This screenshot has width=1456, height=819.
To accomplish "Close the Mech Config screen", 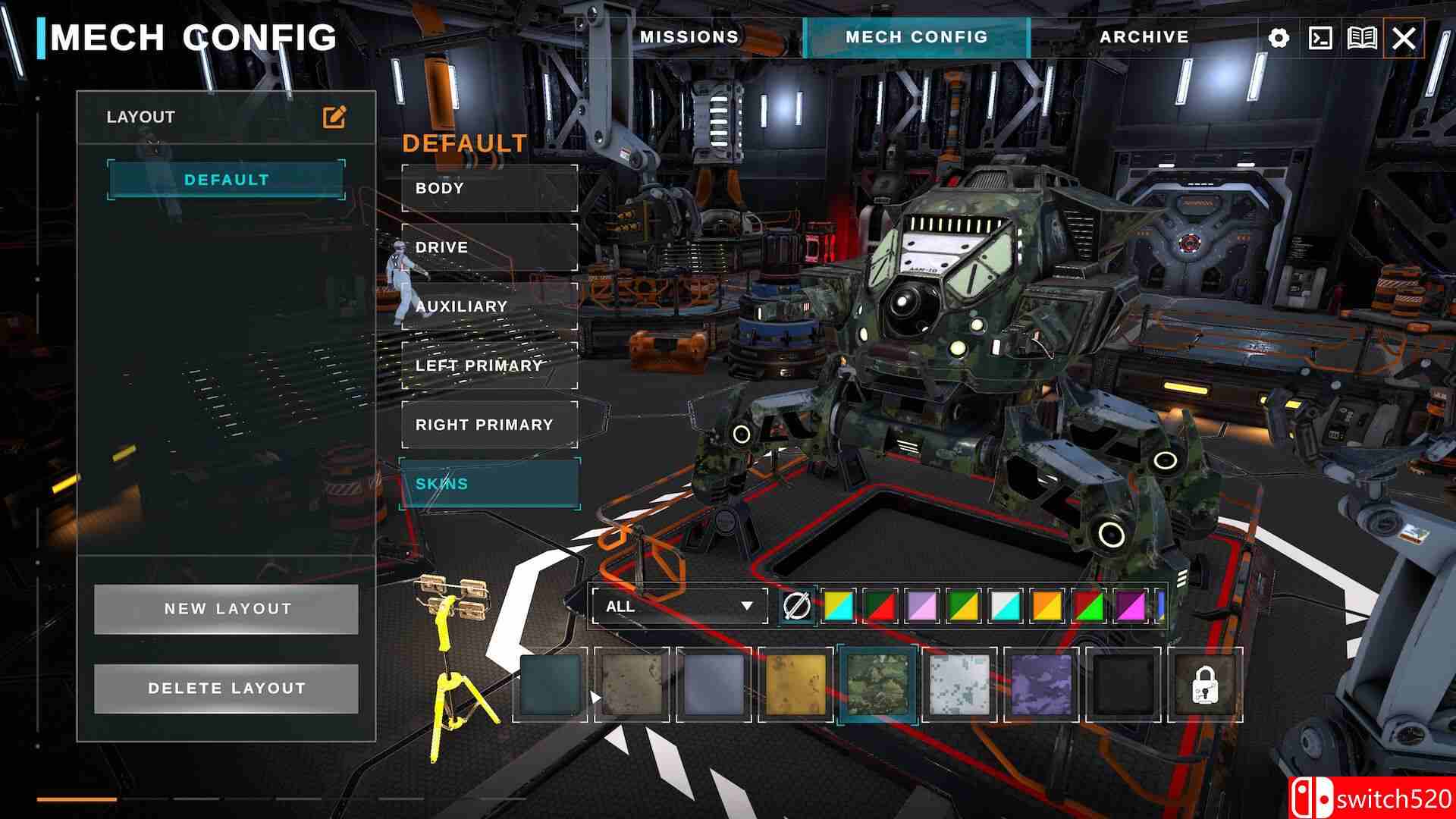I will [x=1404, y=38].
